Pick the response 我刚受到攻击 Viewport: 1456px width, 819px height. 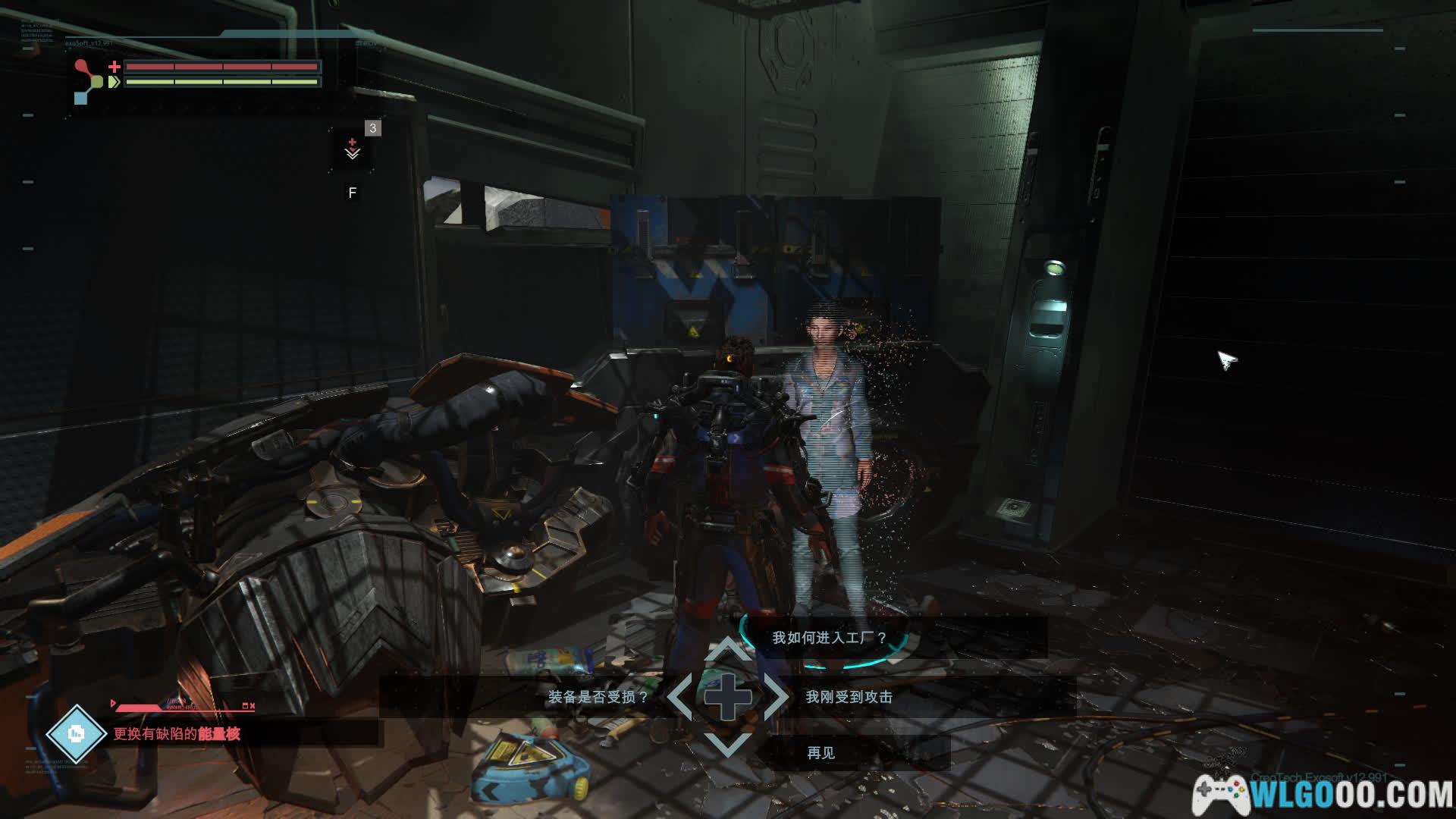click(x=849, y=697)
